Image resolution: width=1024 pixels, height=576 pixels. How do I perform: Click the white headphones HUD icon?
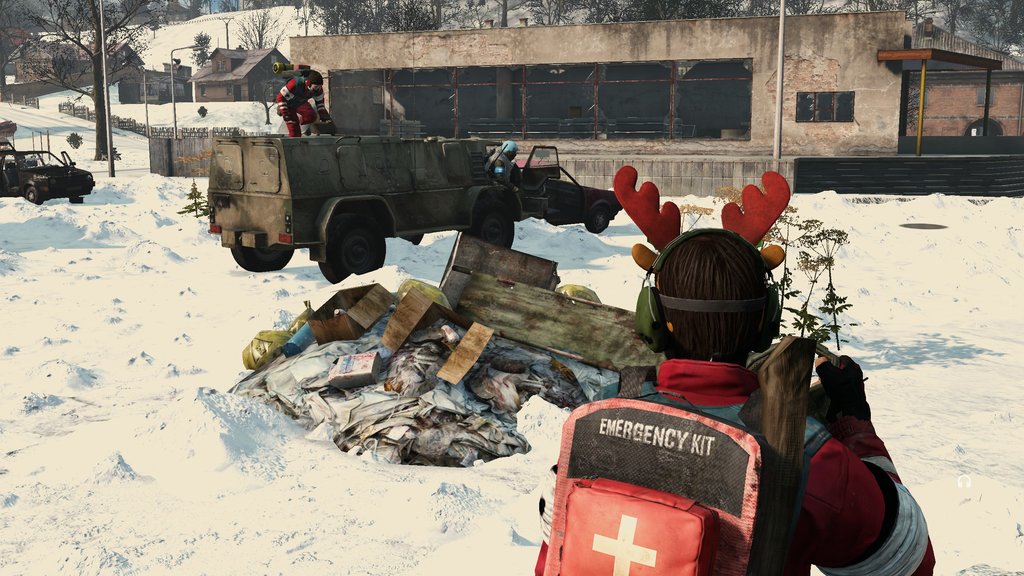[x=964, y=481]
